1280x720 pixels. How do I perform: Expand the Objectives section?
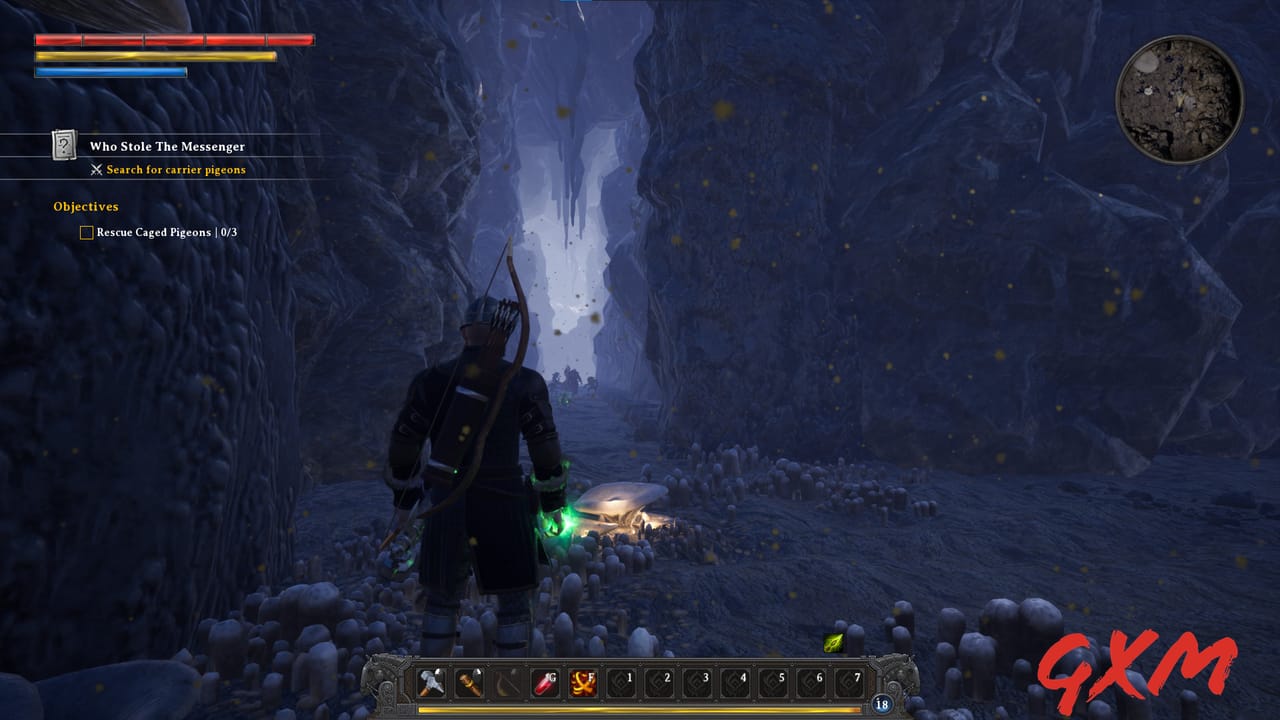click(x=85, y=206)
